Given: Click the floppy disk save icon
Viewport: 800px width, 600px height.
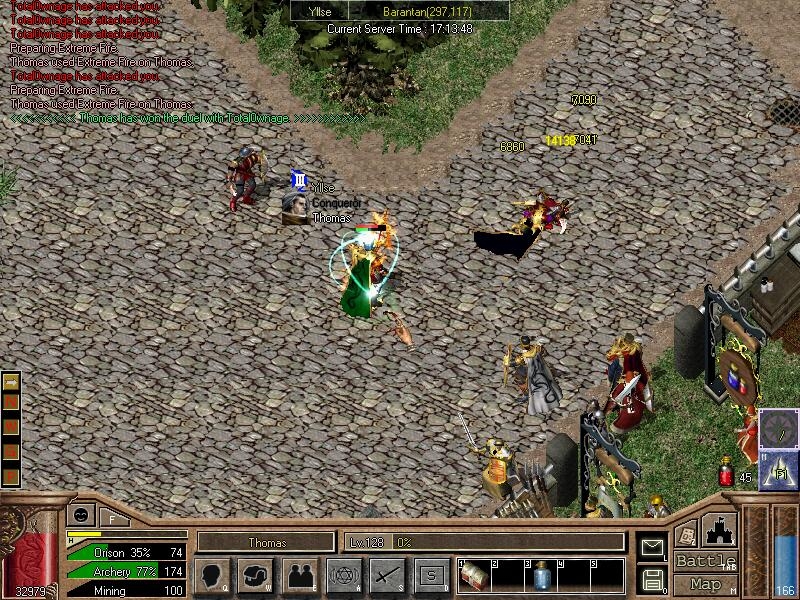Looking at the screenshot, I should (x=651, y=578).
